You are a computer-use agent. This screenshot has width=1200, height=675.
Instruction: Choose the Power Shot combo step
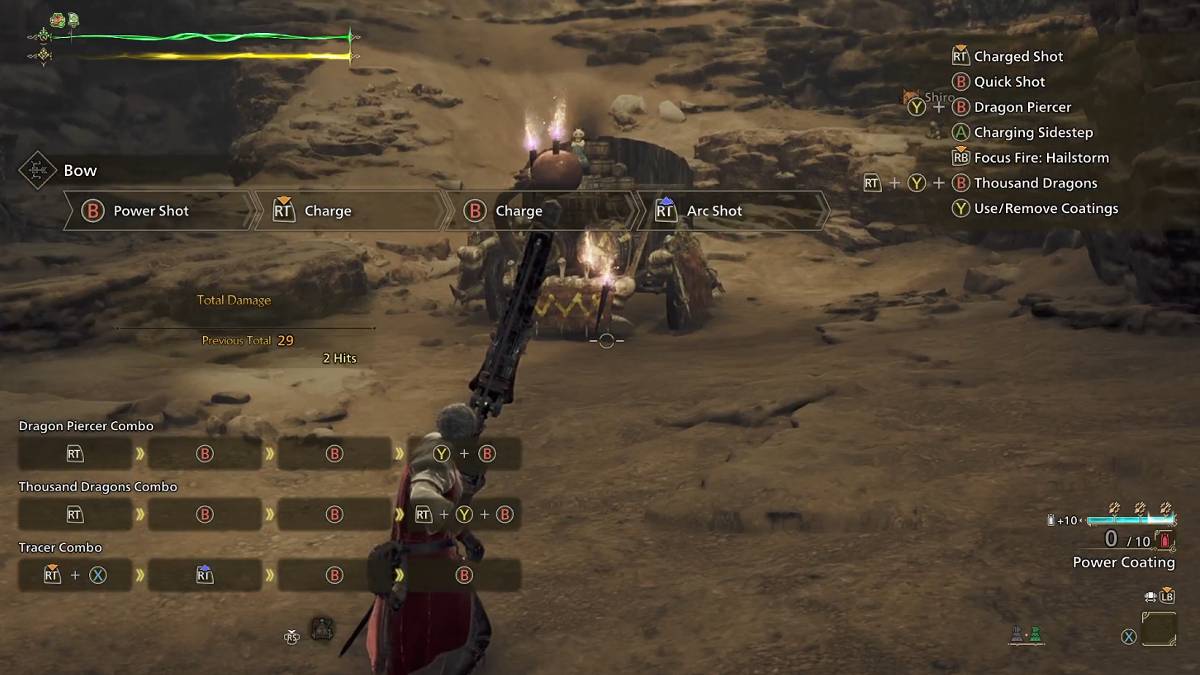151,211
